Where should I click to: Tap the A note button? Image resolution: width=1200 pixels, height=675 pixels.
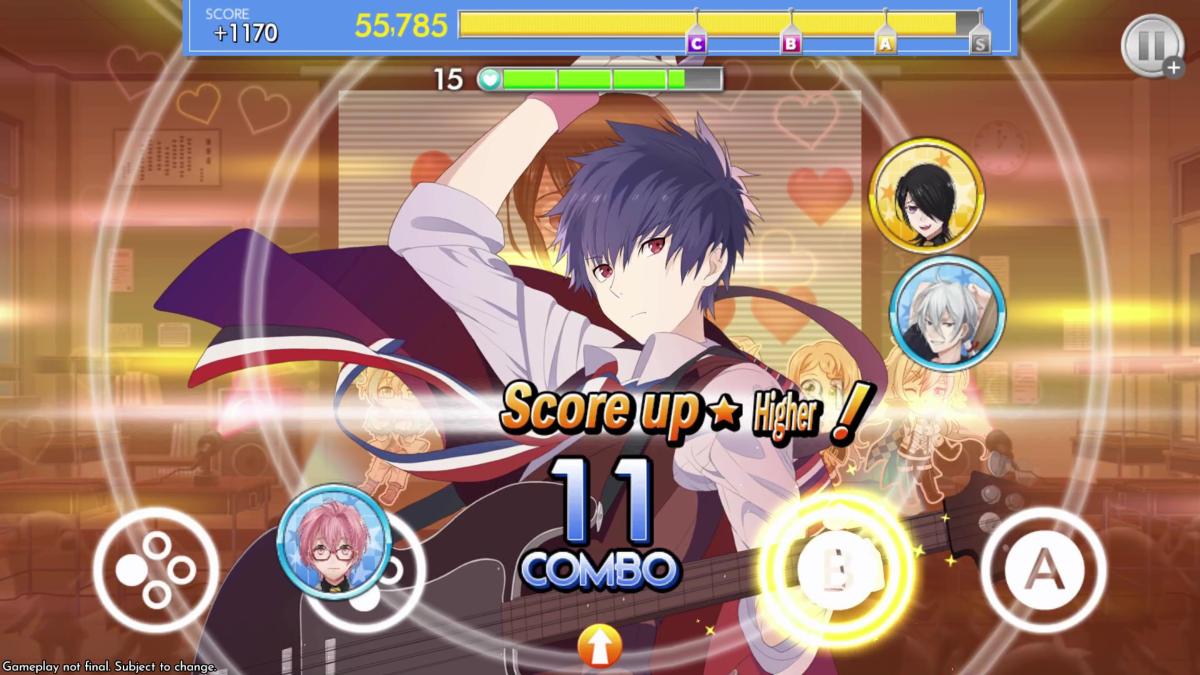pos(1043,569)
